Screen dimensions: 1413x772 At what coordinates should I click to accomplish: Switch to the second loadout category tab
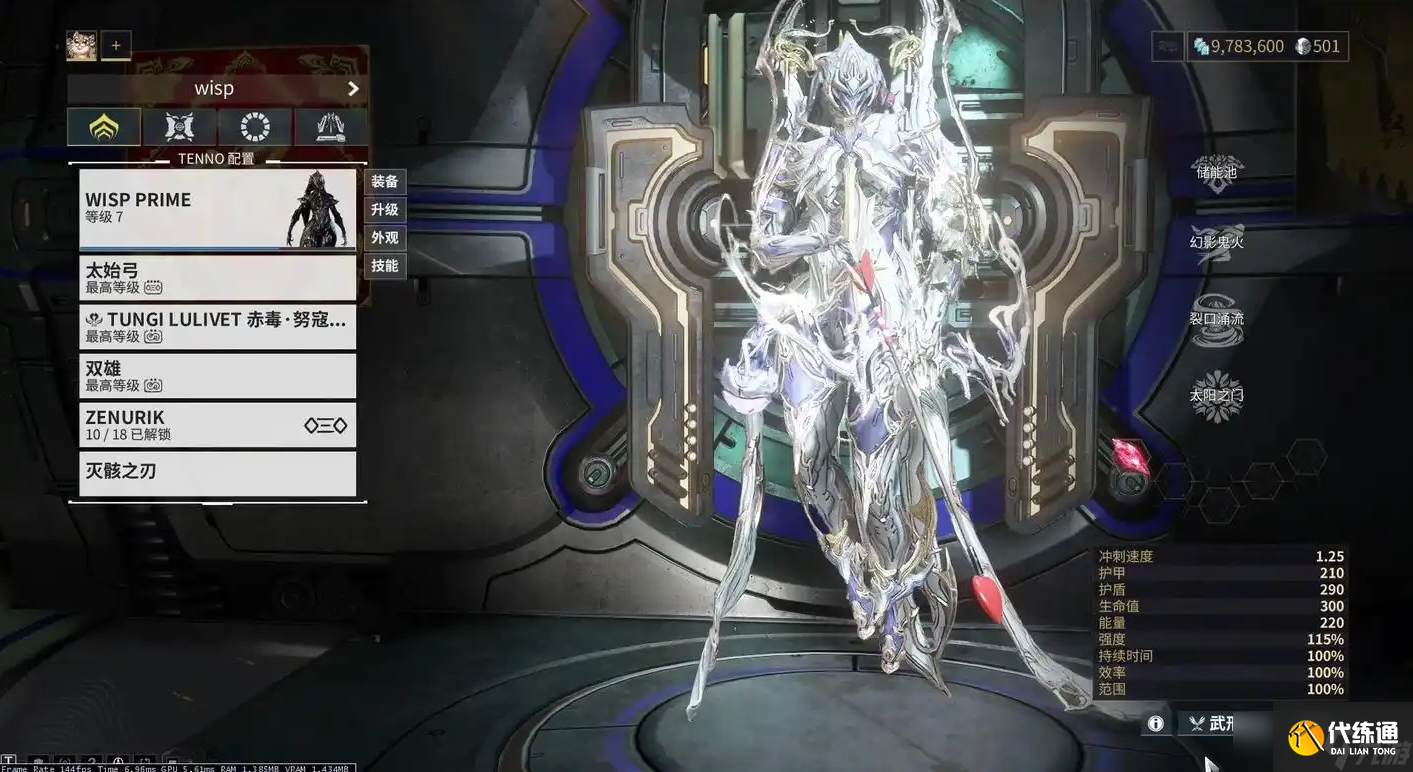point(179,127)
